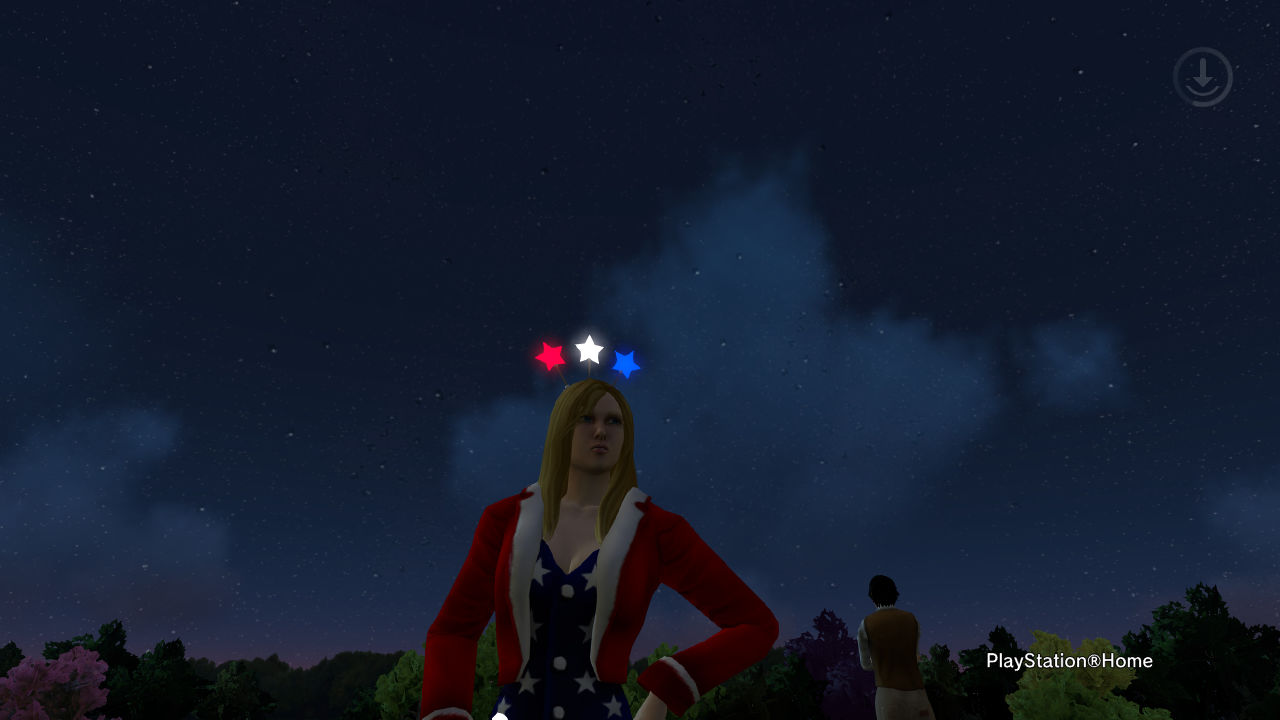The height and width of the screenshot is (720, 1280).
Task: Click the download arrow icon
Action: 1202,77
